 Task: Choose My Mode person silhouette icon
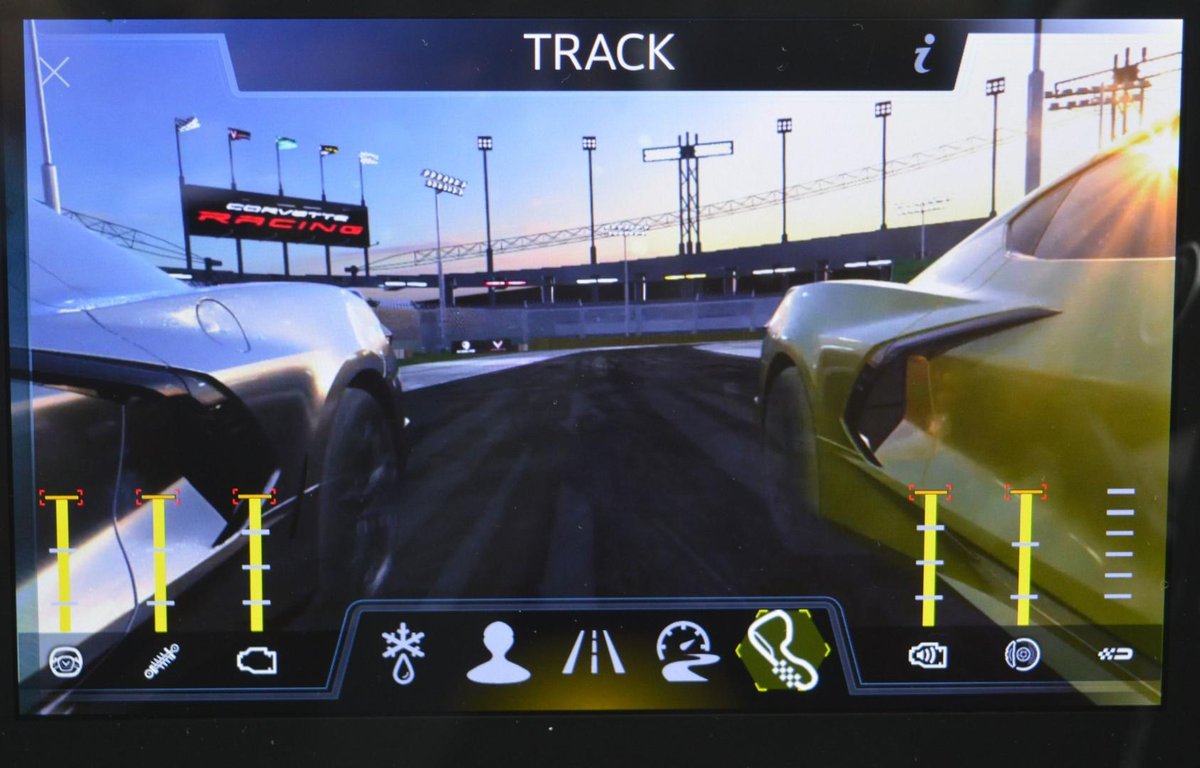(x=498, y=653)
